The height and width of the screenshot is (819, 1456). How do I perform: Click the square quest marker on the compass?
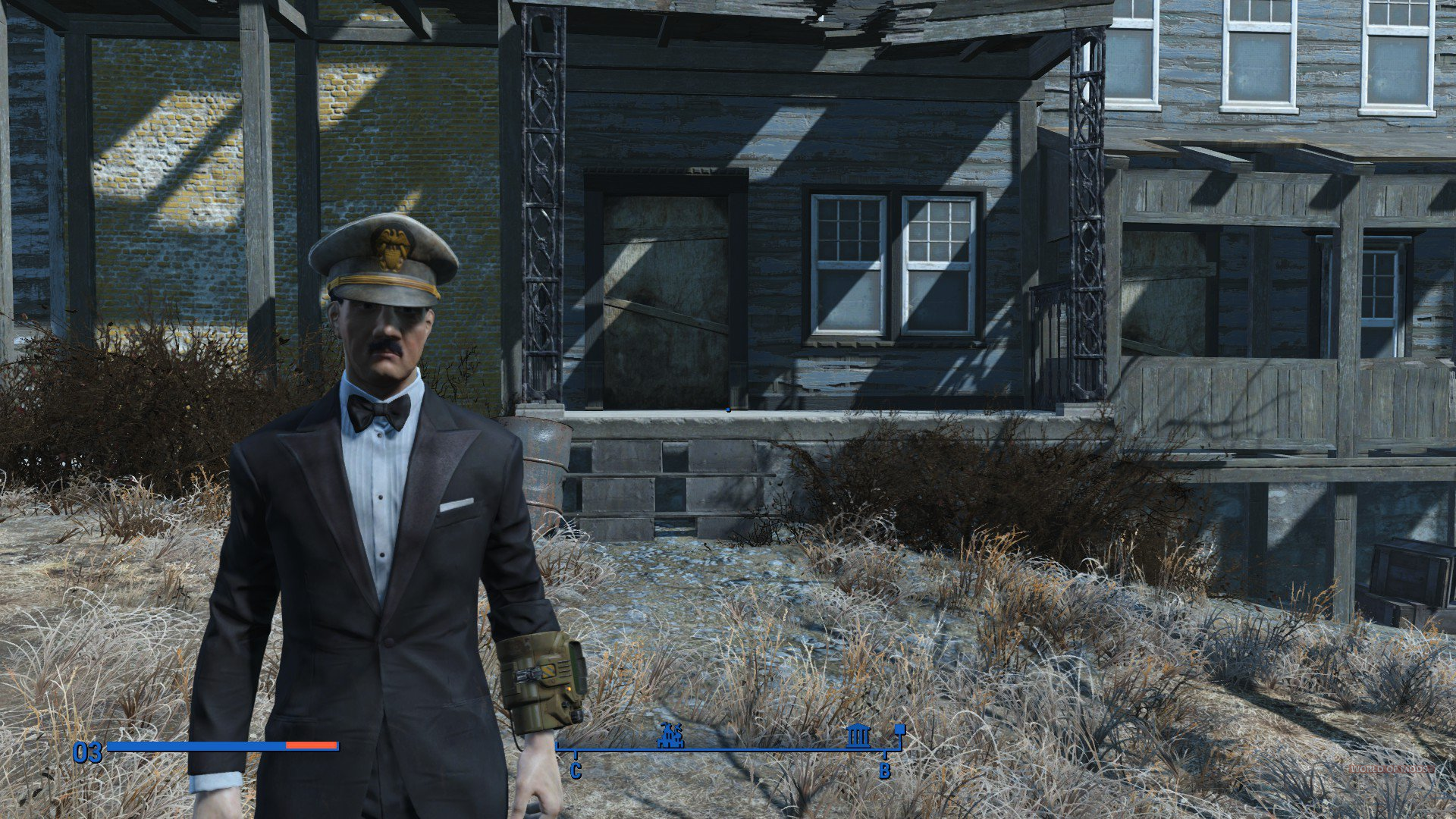[x=900, y=730]
